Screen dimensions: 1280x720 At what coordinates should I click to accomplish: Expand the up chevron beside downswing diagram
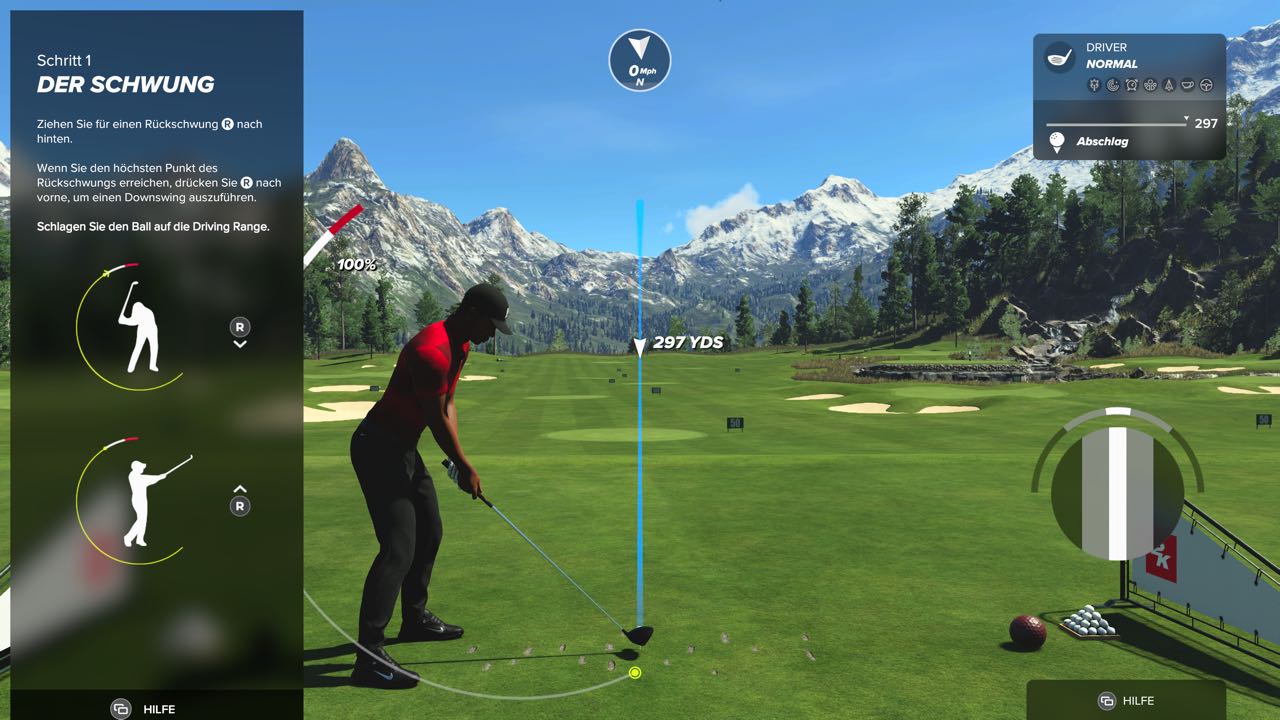(x=240, y=487)
